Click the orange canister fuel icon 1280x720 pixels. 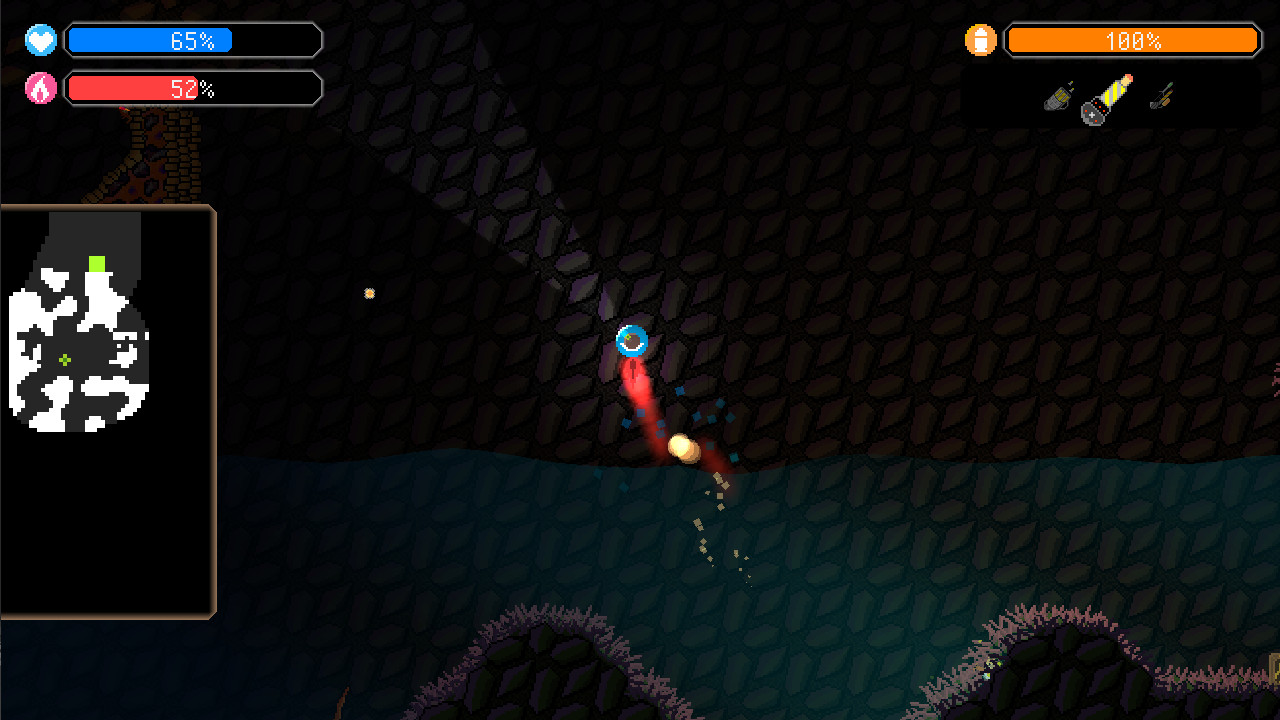click(982, 40)
